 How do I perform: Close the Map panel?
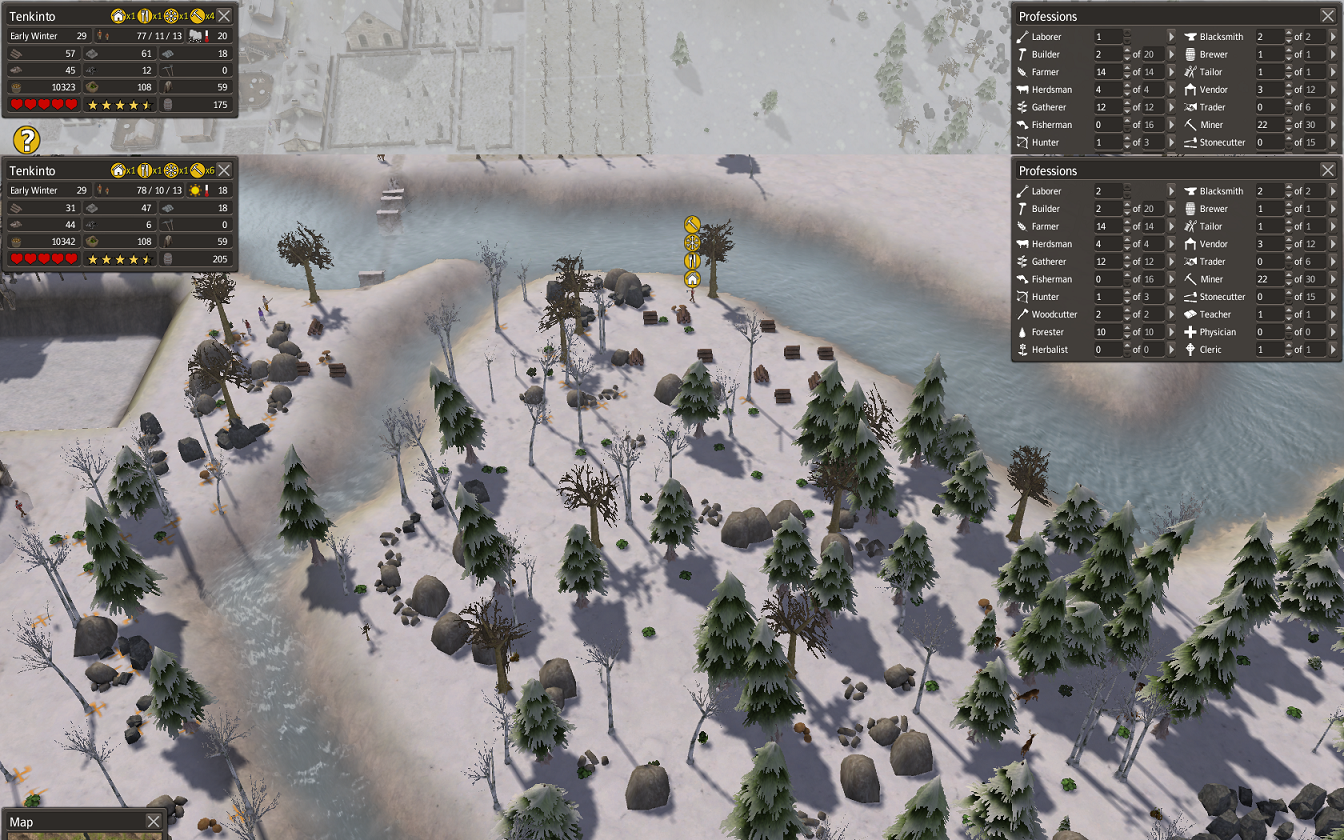[x=153, y=821]
